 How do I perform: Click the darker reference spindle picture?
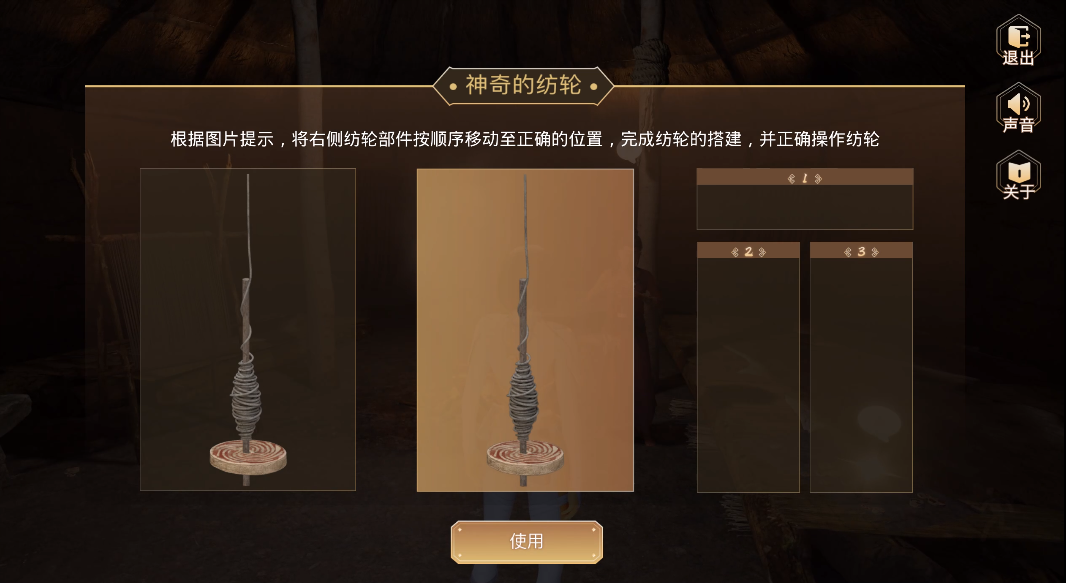coord(248,330)
